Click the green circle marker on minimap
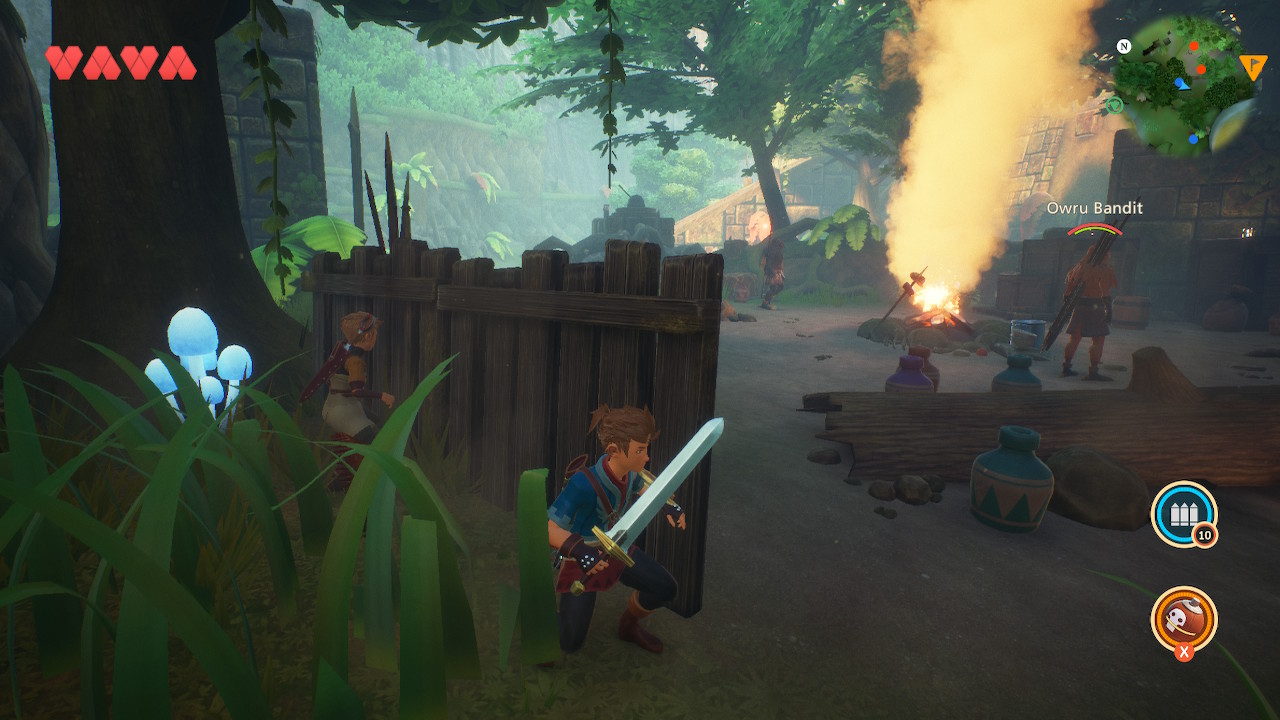This screenshot has height=720, width=1280. [1115, 105]
